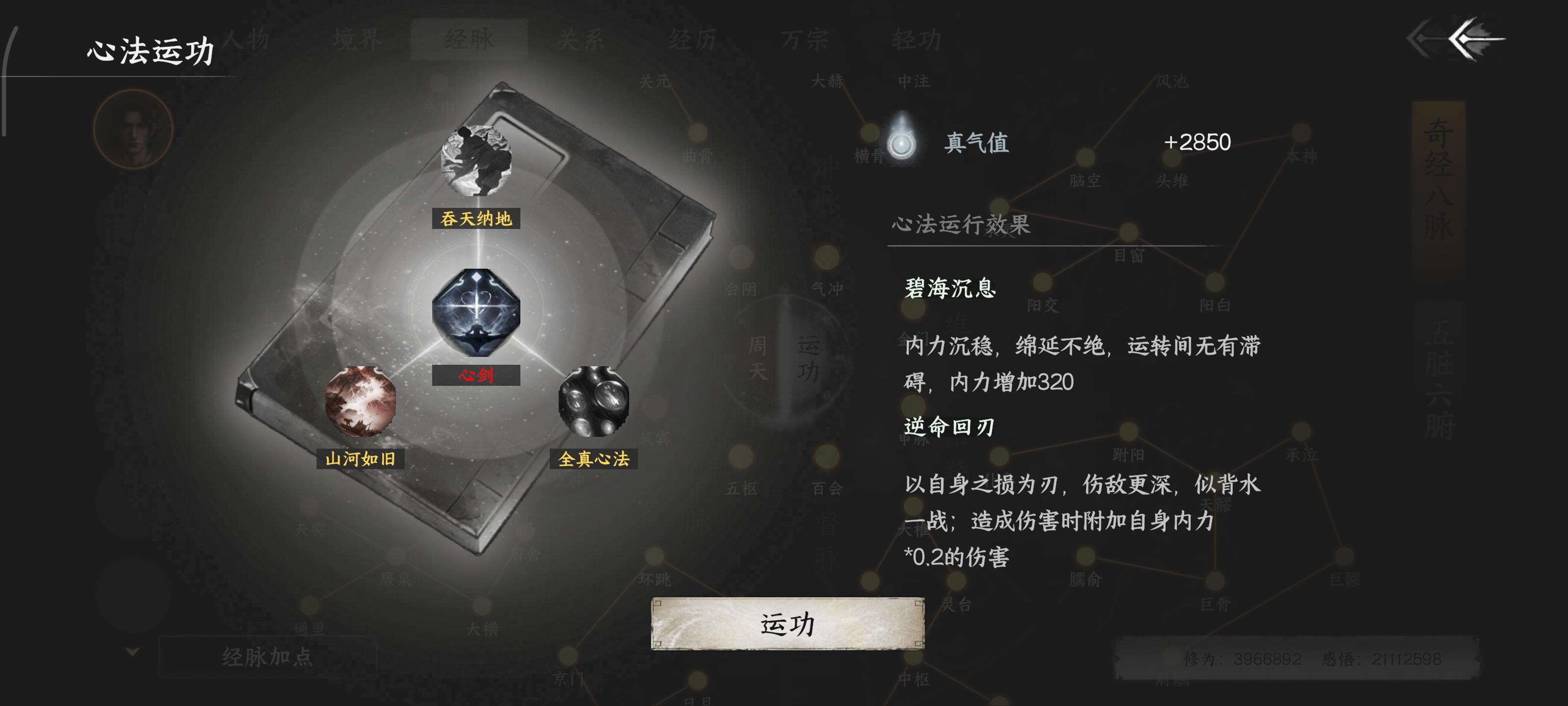The image size is (1568, 706).
Task: Click the character portrait in the top left
Action: pos(133,130)
